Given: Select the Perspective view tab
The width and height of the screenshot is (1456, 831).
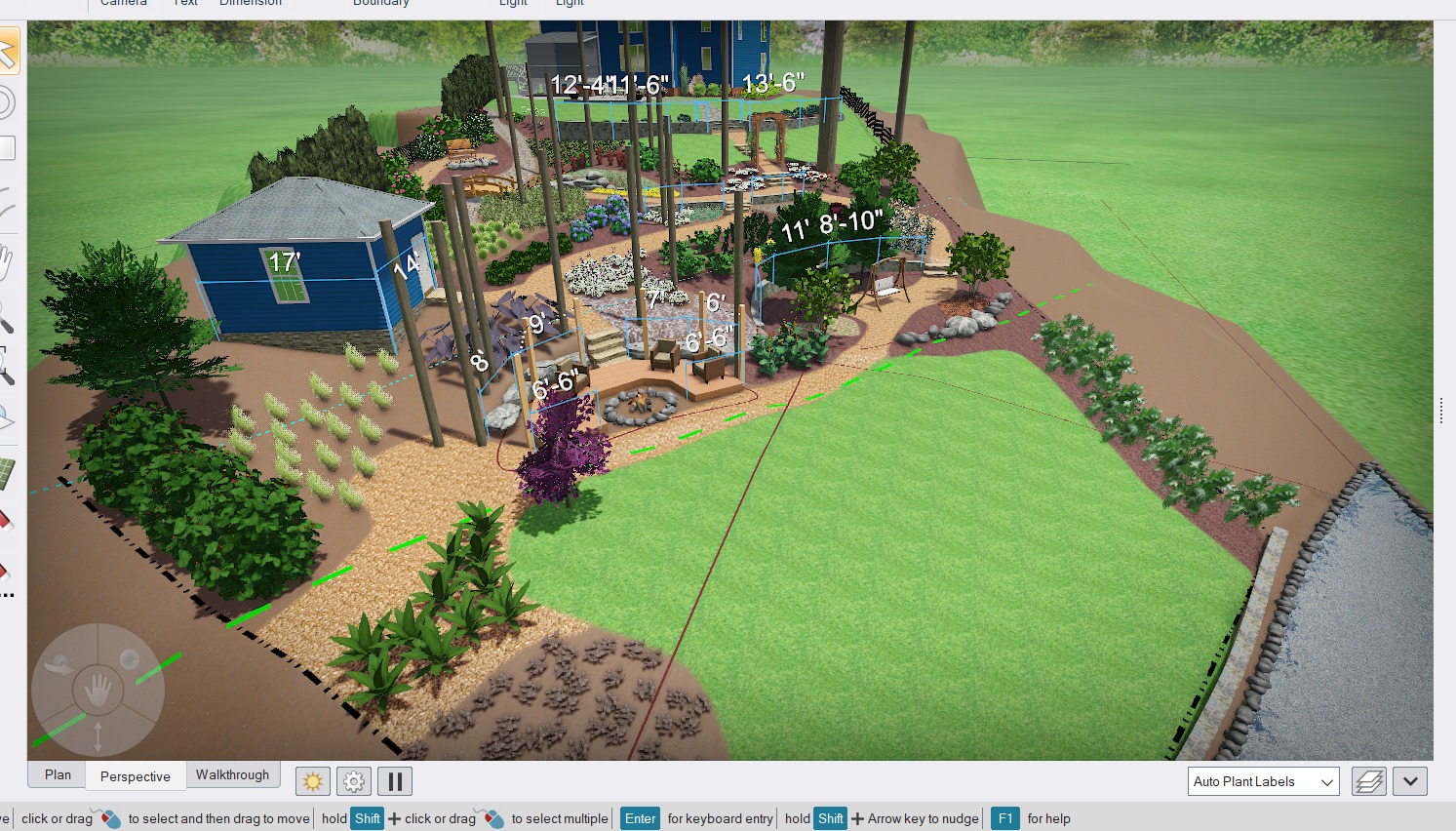Looking at the screenshot, I should pyautogui.click(x=135, y=776).
